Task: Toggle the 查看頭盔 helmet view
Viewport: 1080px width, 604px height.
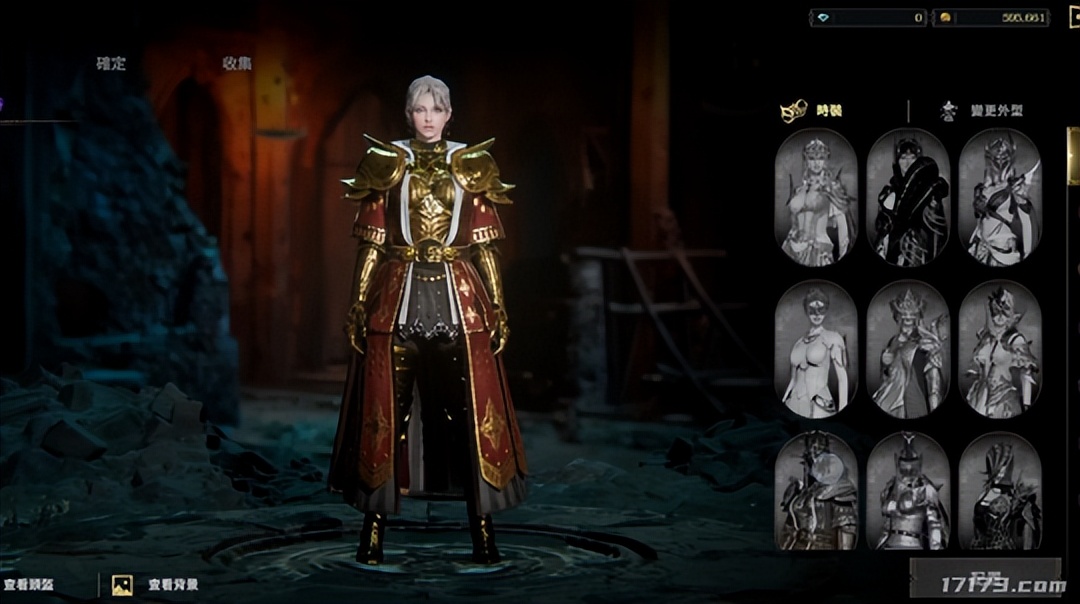Action: 31,585
